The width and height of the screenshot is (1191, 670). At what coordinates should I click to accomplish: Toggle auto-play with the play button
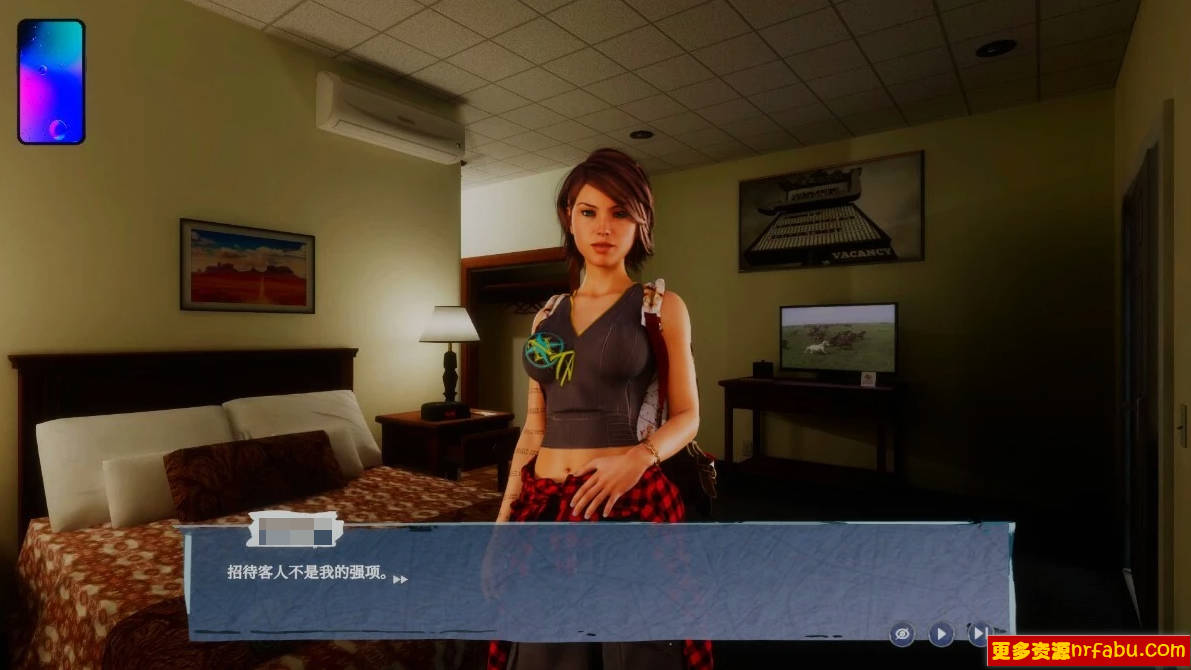tap(940, 633)
